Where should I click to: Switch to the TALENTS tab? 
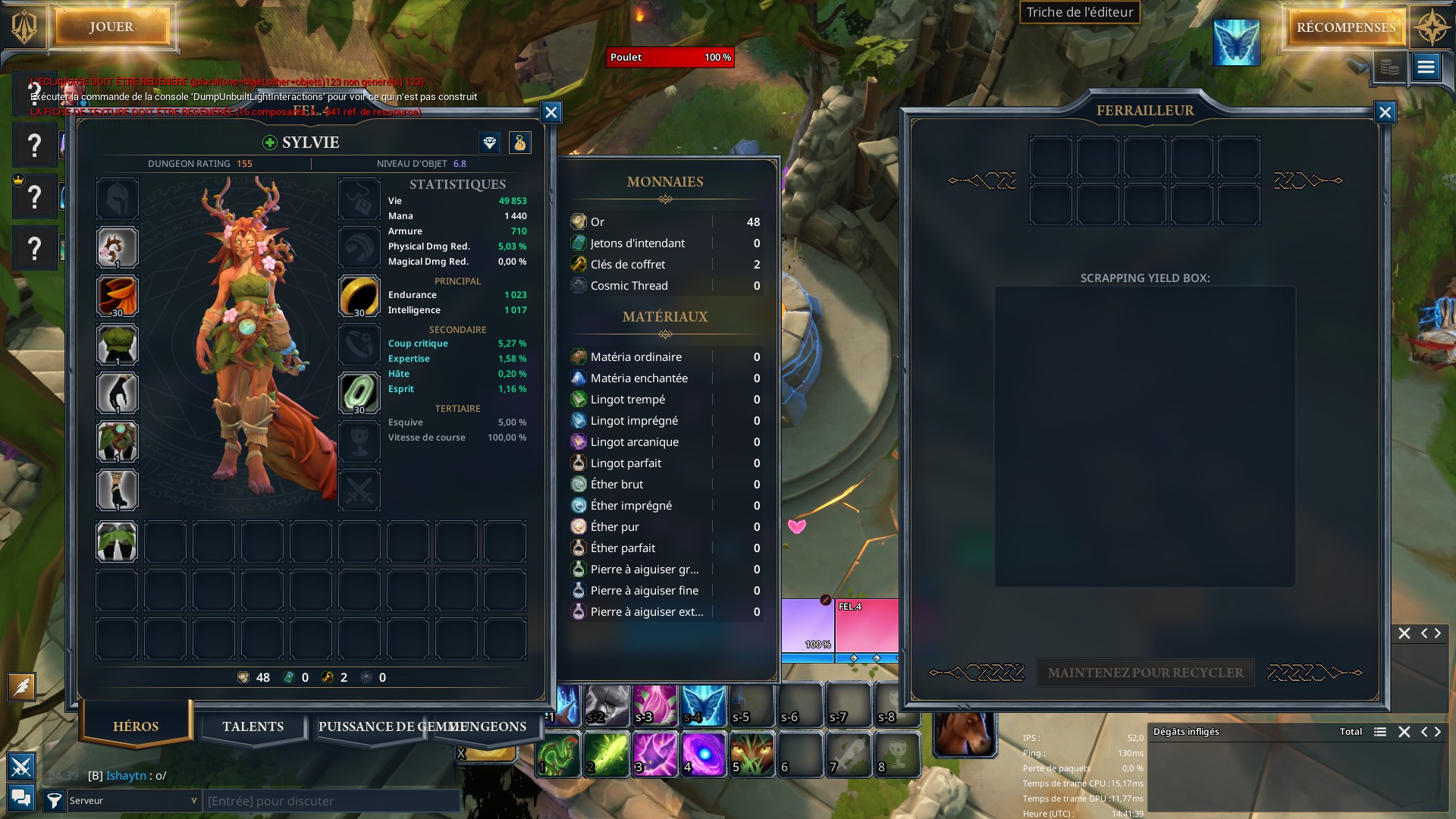coord(253,726)
